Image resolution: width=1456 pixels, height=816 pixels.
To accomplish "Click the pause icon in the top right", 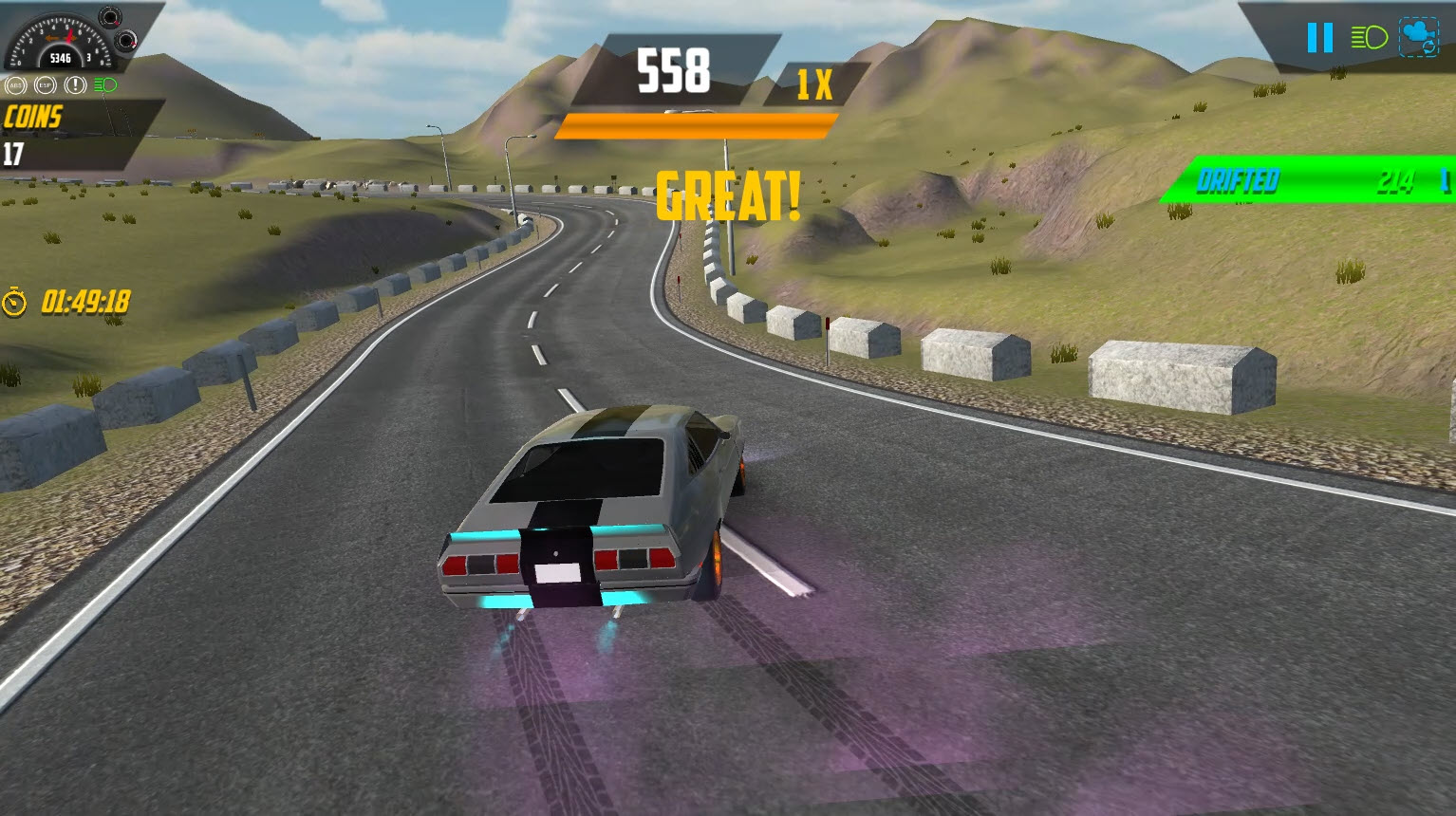I will [1319, 38].
